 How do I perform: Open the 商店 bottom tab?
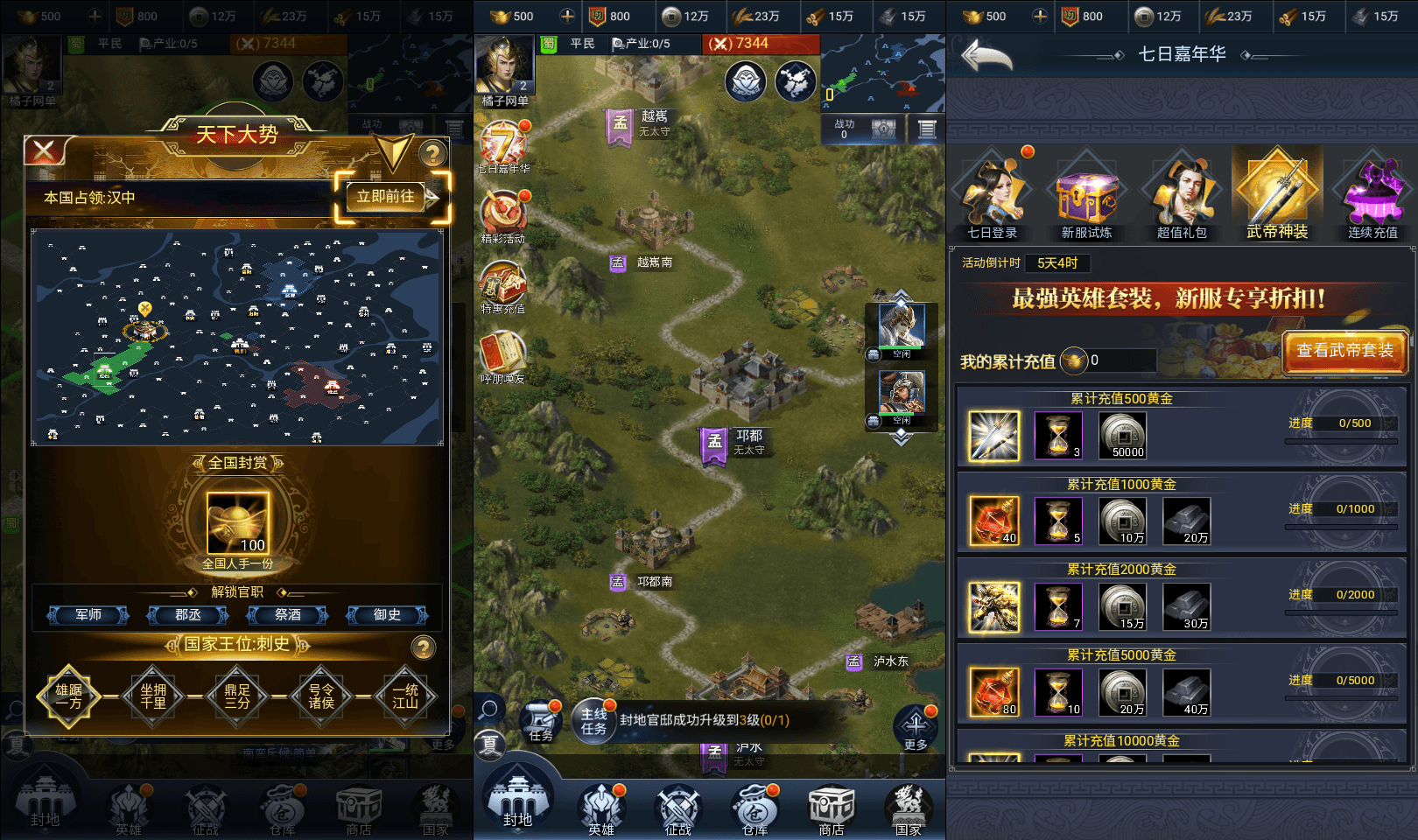coord(831,808)
